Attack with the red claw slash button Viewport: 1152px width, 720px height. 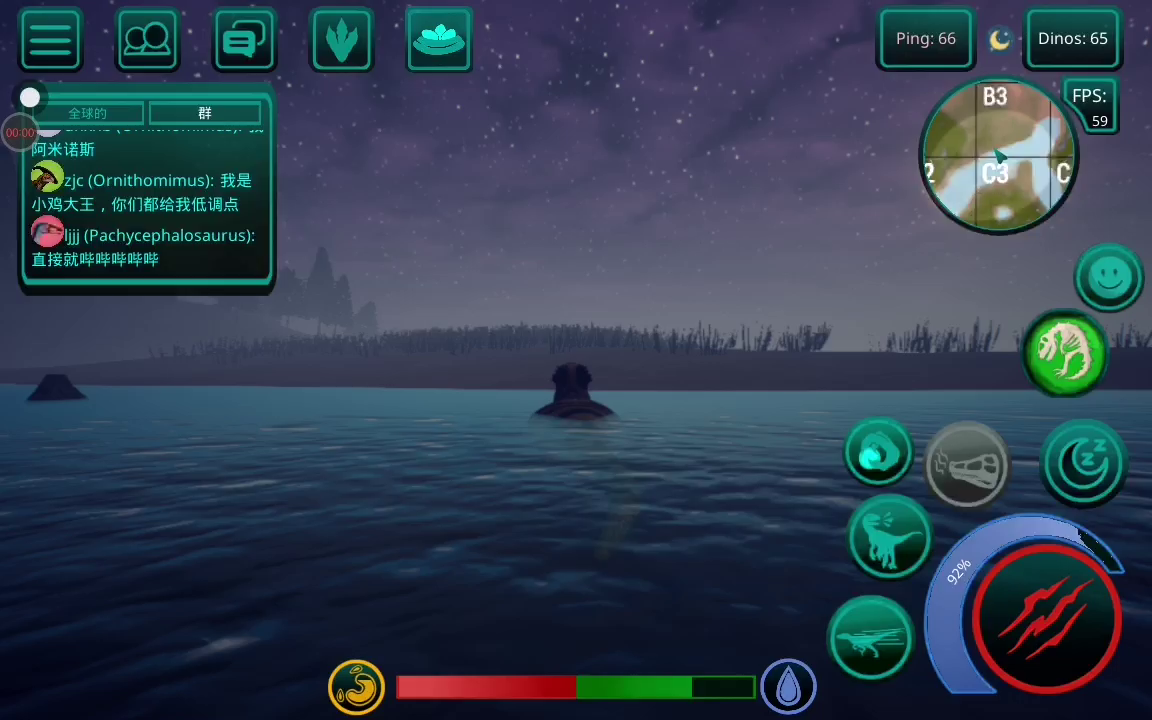tap(1046, 617)
